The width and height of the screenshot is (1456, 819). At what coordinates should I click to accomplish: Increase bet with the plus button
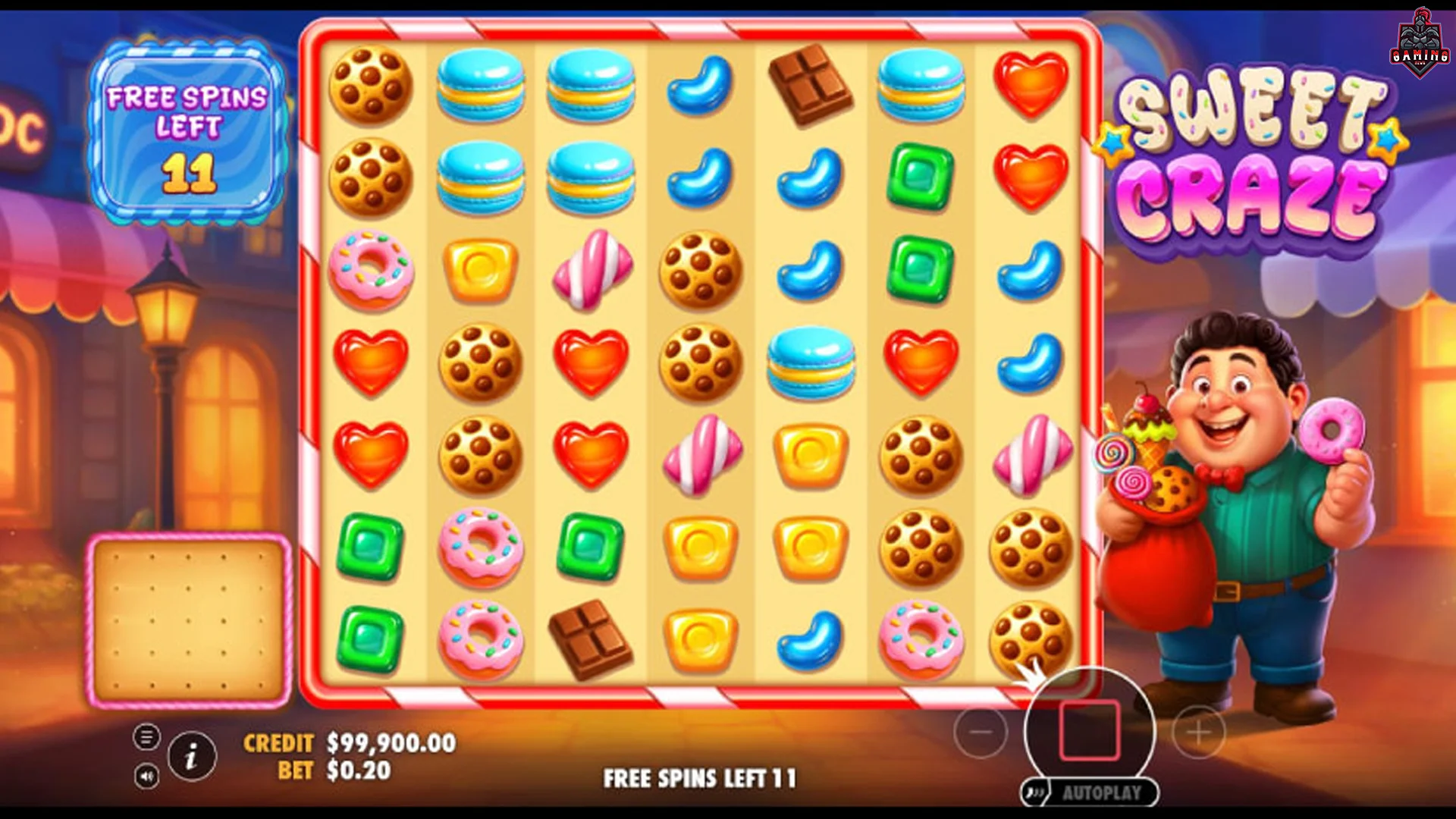1197,732
